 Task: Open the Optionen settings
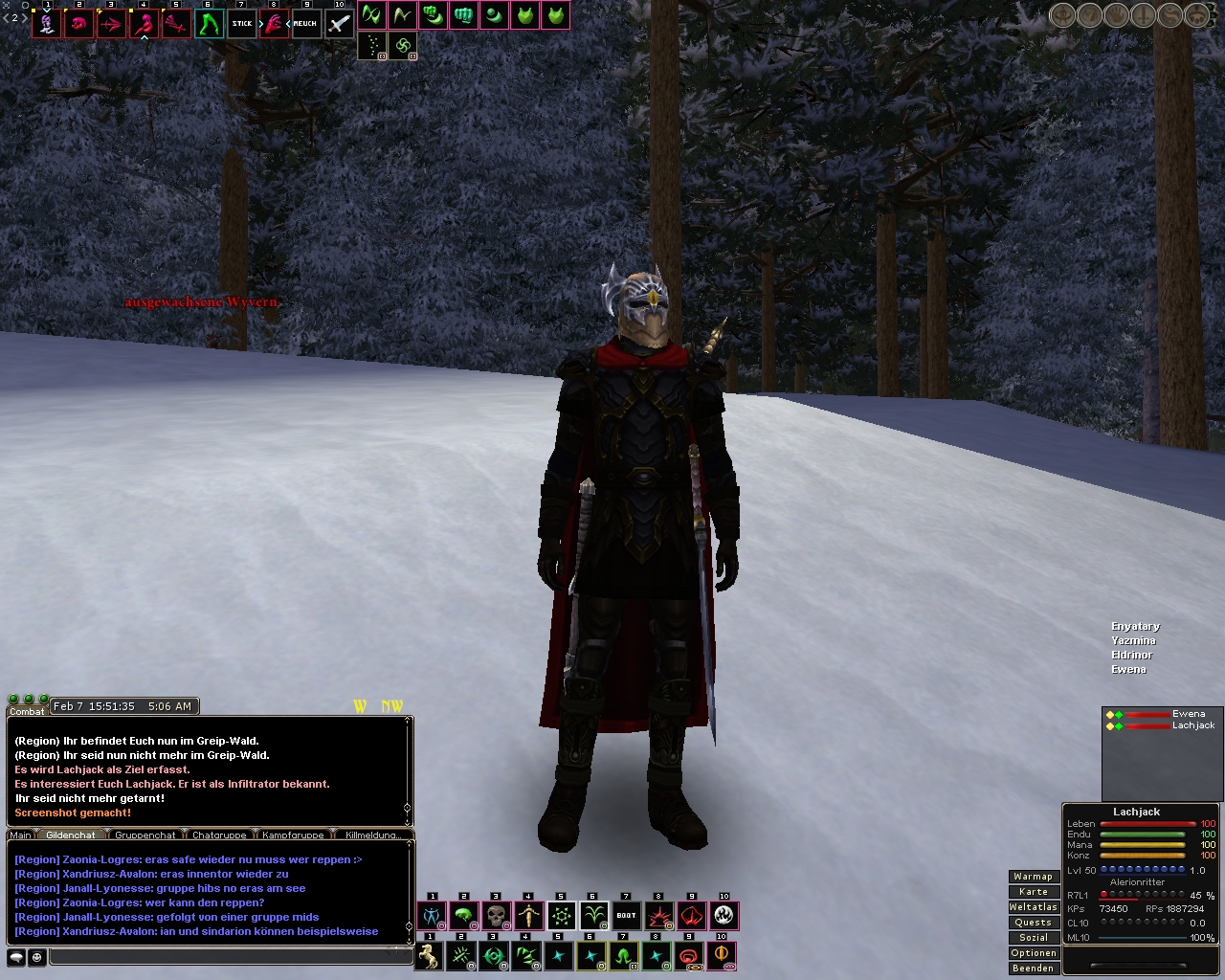pyautogui.click(x=1033, y=953)
